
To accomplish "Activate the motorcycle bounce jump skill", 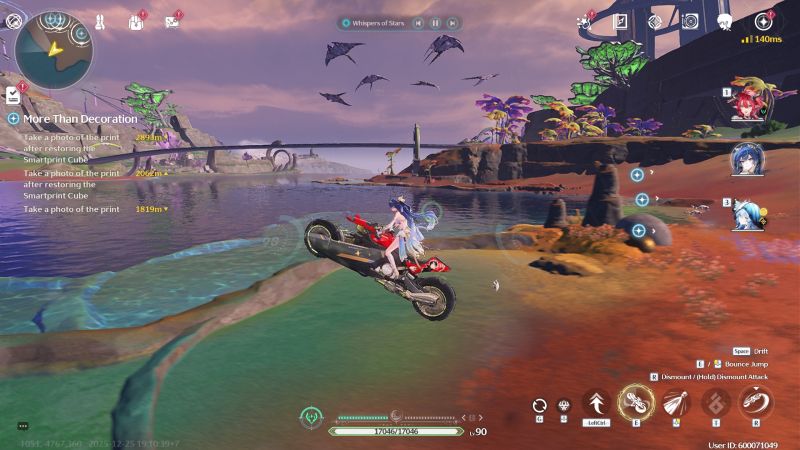I will tap(636, 403).
